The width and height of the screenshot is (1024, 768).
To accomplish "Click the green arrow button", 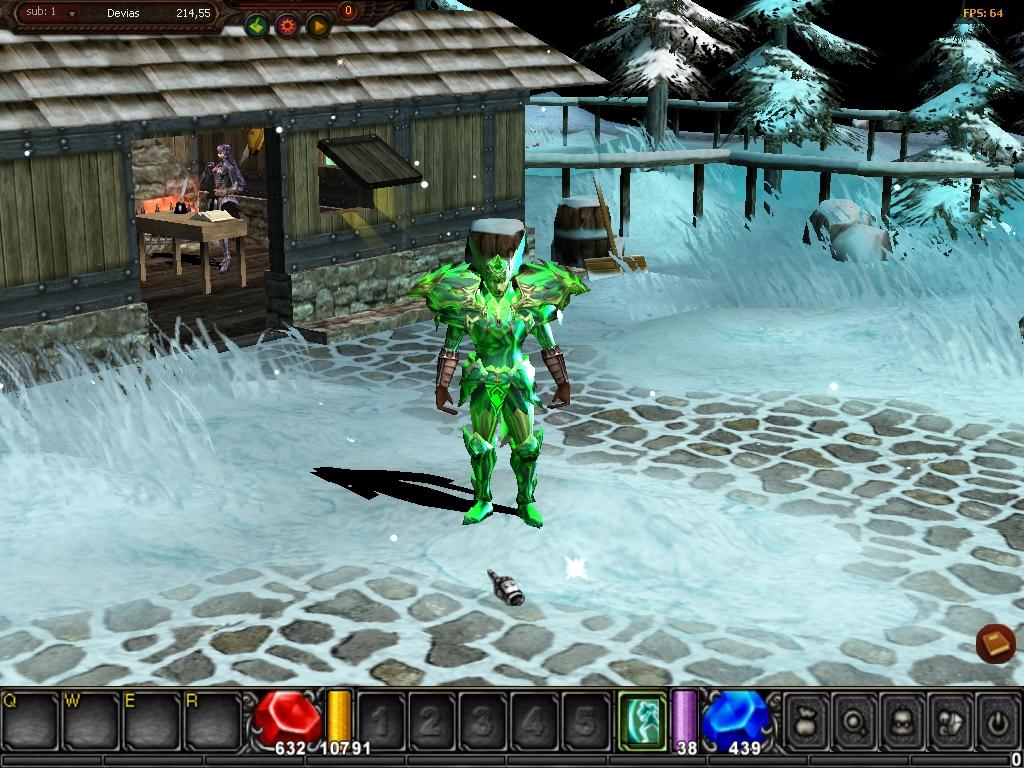I will 257,26.
